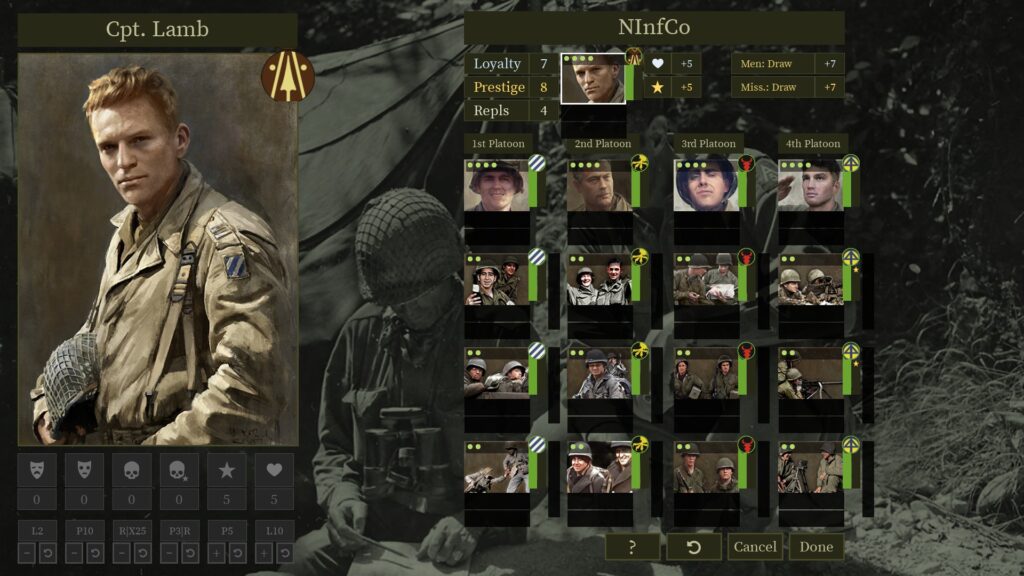The width and height of the screenshot is (1024, 576).
Task: Cancel the company screen
Action: (755, 547)
